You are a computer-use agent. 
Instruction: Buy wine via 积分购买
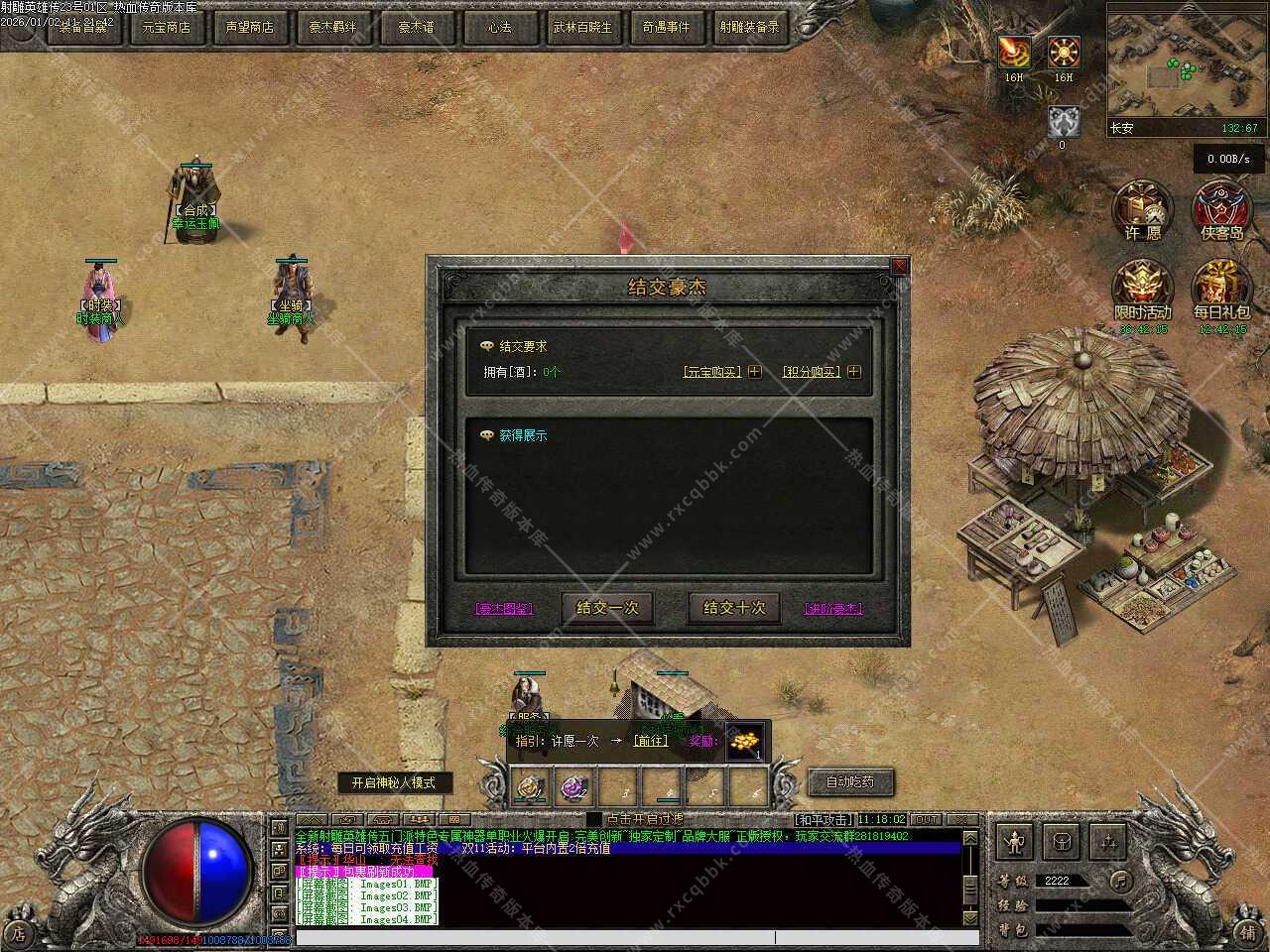[x=822, y=372]
